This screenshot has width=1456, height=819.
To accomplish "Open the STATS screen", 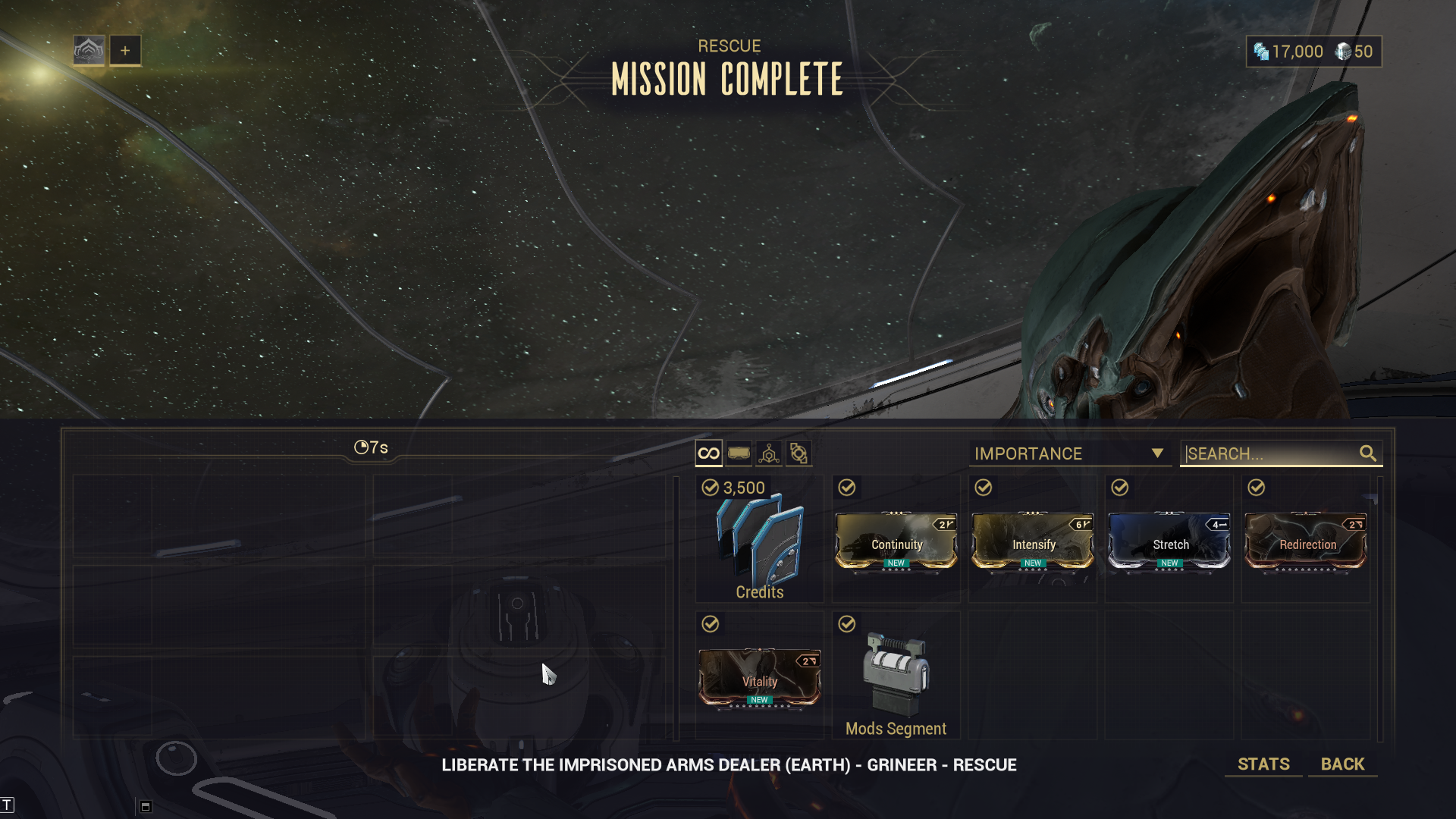I will pos(1263,764).
